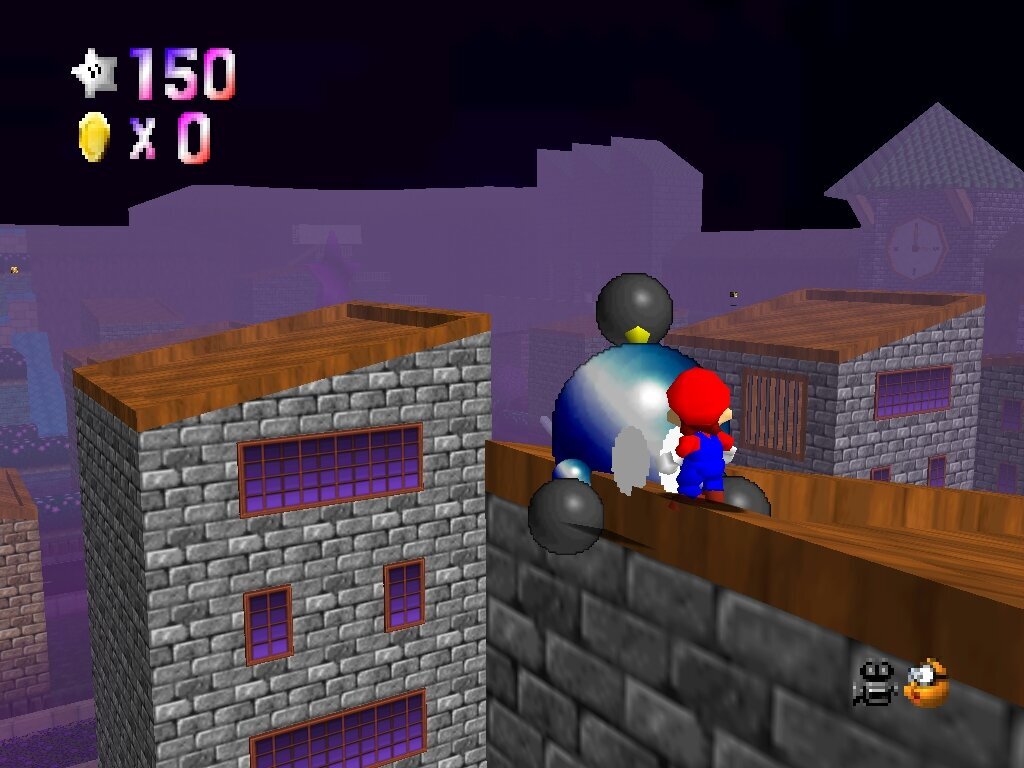Select the Lakitu camera icon
The image size is (1024, 768).
tap(926, 684)
